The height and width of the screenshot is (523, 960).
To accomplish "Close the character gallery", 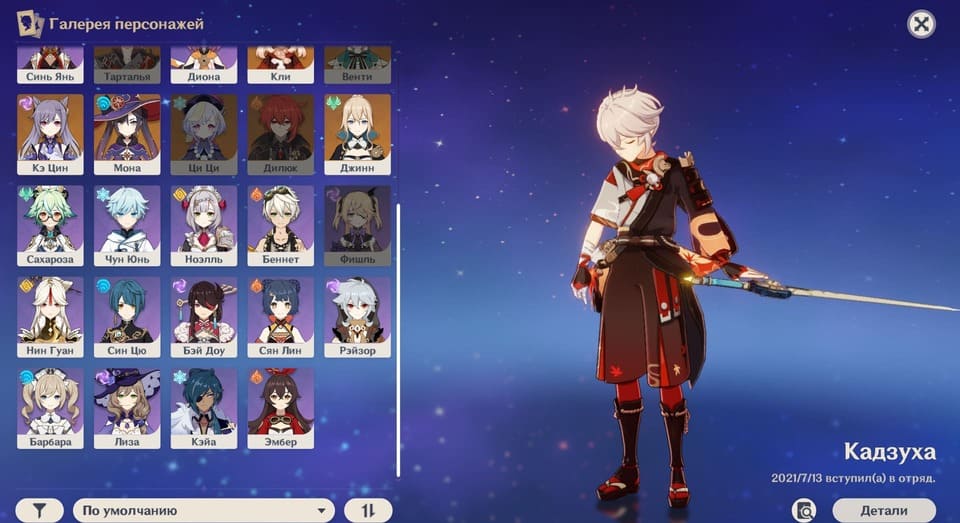I will coord(921,24).
